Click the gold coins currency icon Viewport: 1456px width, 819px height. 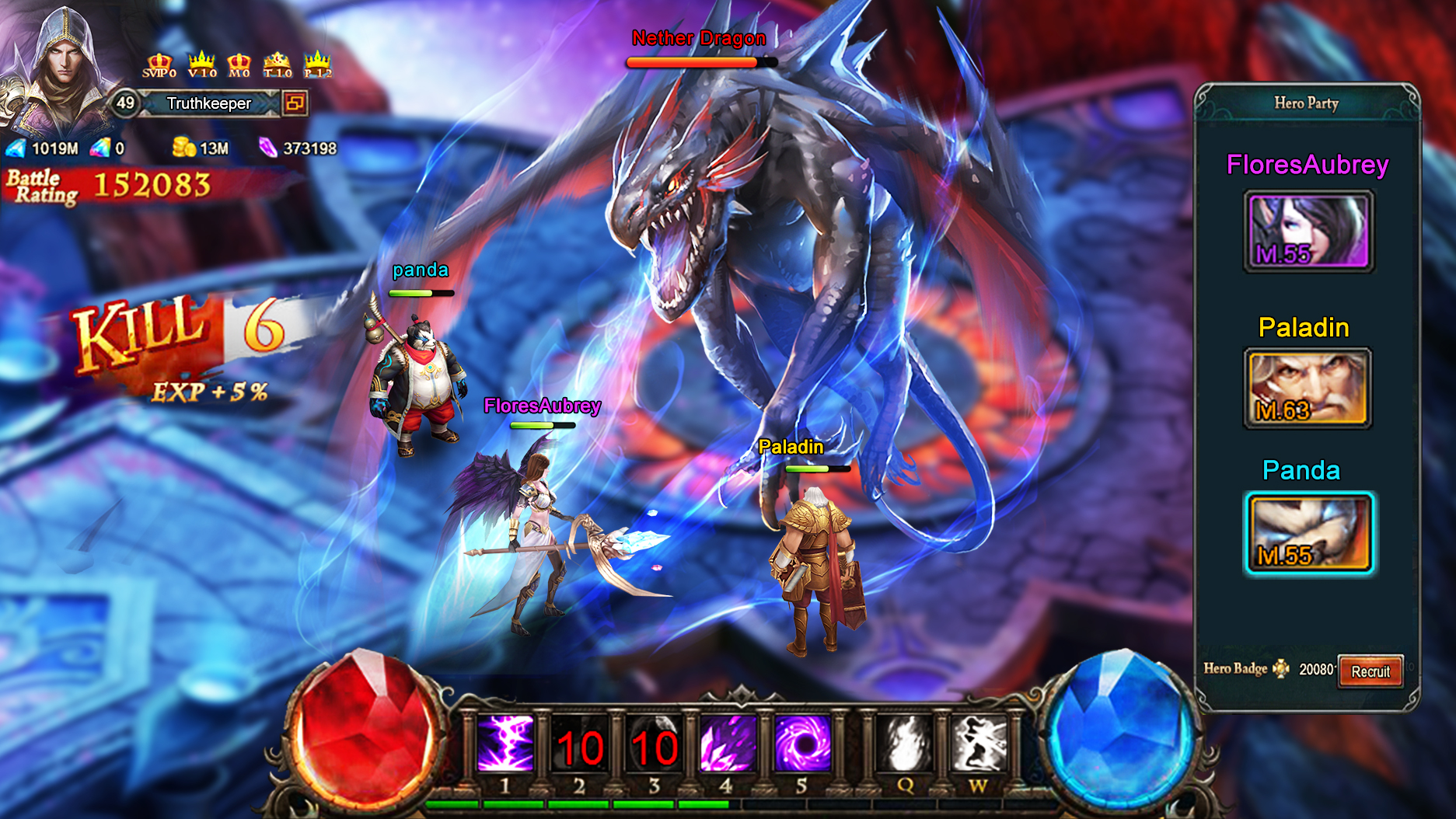click(x=183, y=148)
